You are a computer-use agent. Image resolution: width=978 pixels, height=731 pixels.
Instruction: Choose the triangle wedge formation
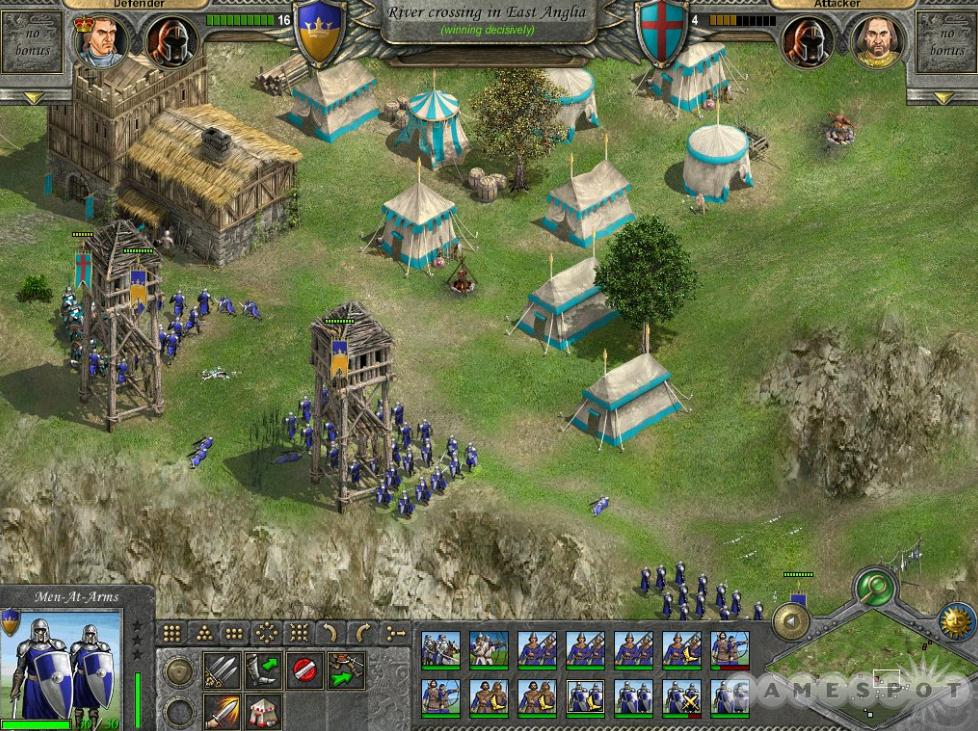click(x=204, y=633)
